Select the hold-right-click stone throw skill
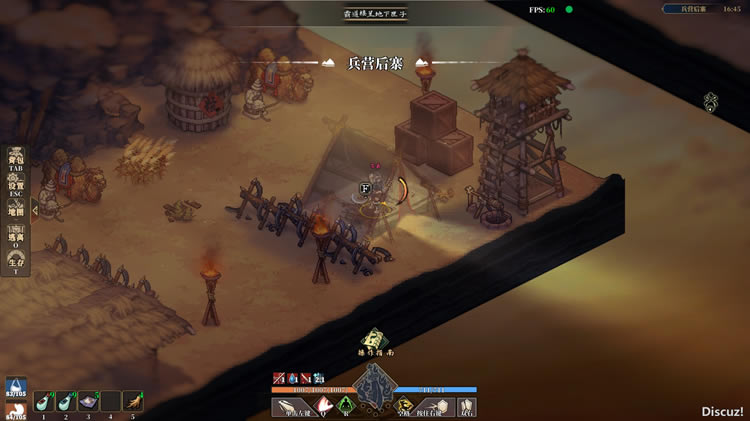 [x=438, y=406]
